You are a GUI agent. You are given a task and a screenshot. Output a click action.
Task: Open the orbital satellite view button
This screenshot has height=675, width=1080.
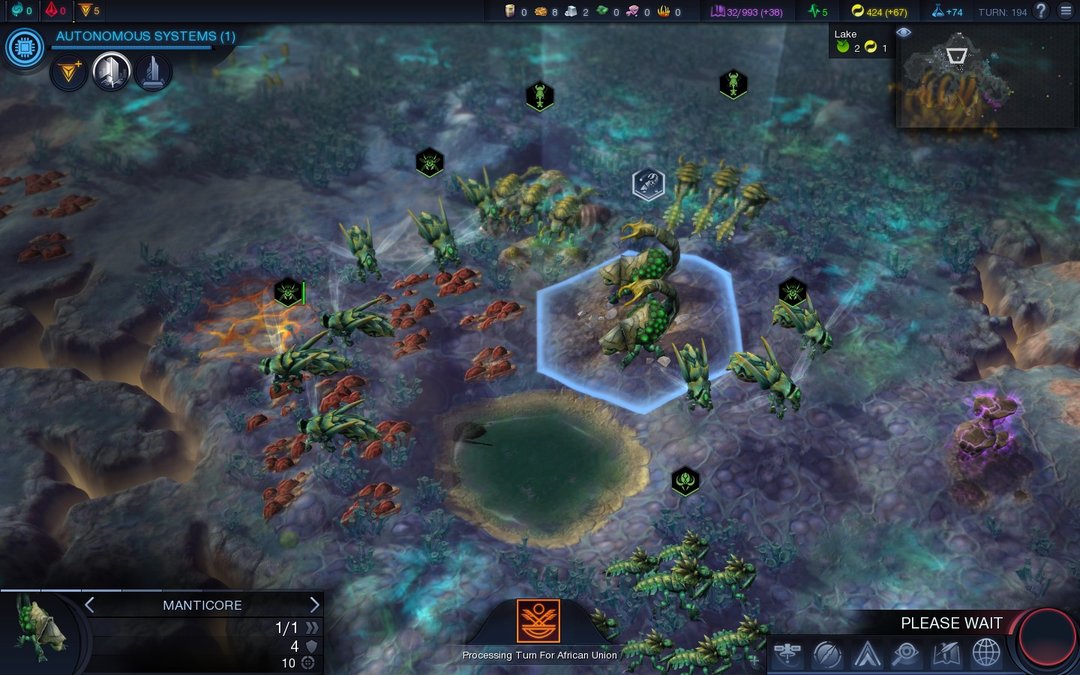pos(788,654)
